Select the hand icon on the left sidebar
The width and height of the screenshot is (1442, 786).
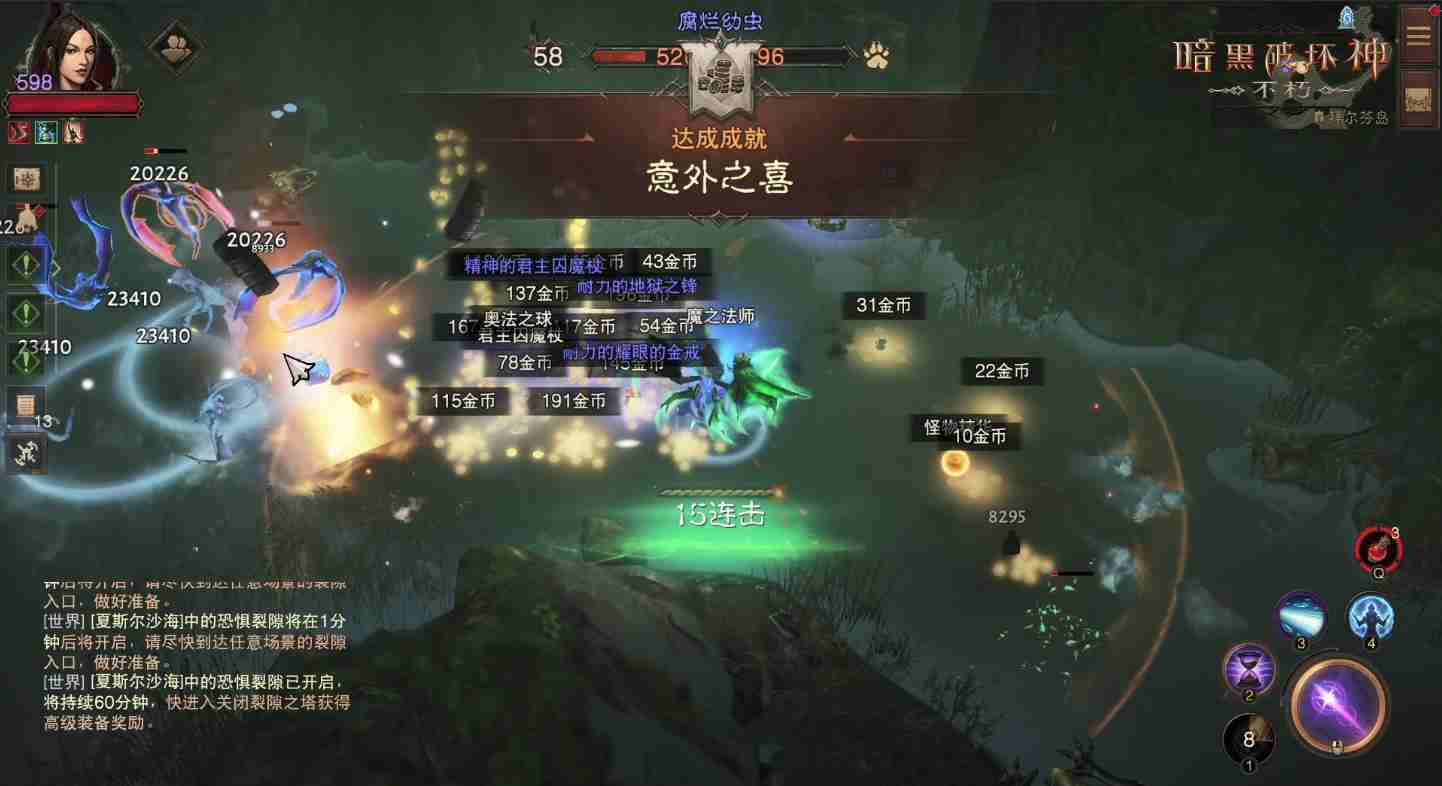pyautogui.click(x=26, y=218)
